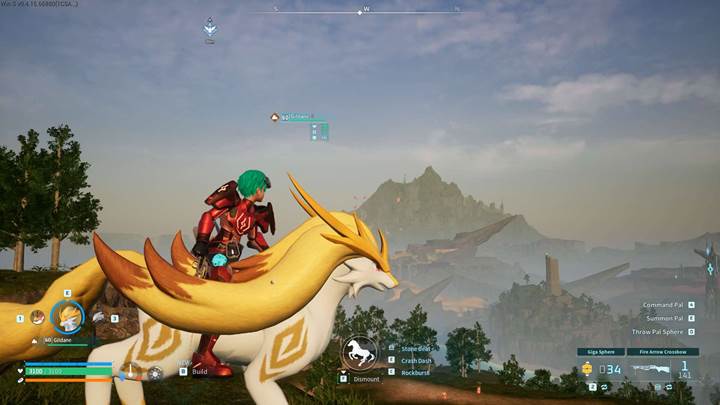This screenshot has width=720, height=405.
Task: Select the active Gildane pal portrait
Action: 67,316
